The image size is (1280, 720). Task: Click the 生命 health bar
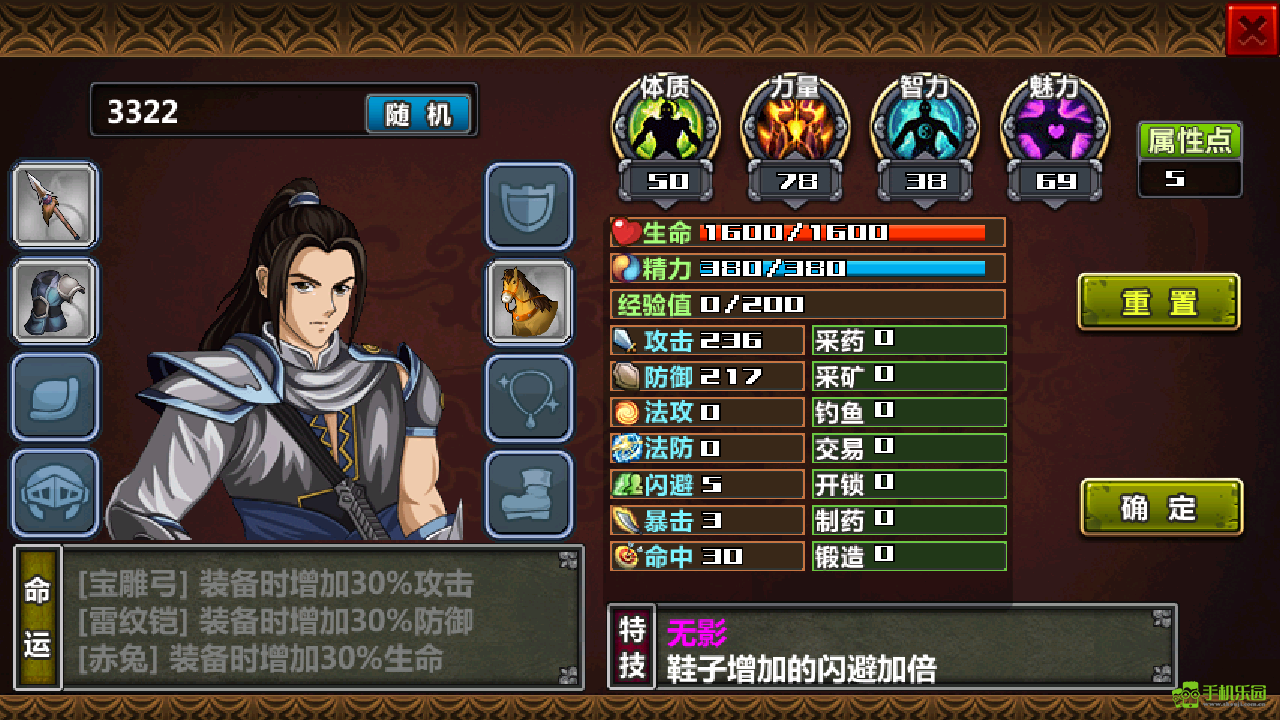tap(807, 232)
